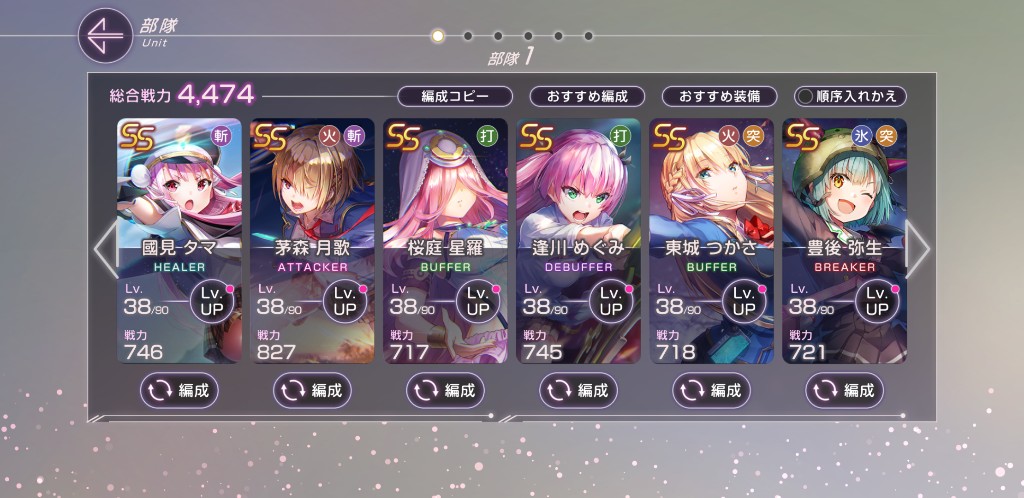Toggle 順序入れかえ order swap

[x=850, y=96]
